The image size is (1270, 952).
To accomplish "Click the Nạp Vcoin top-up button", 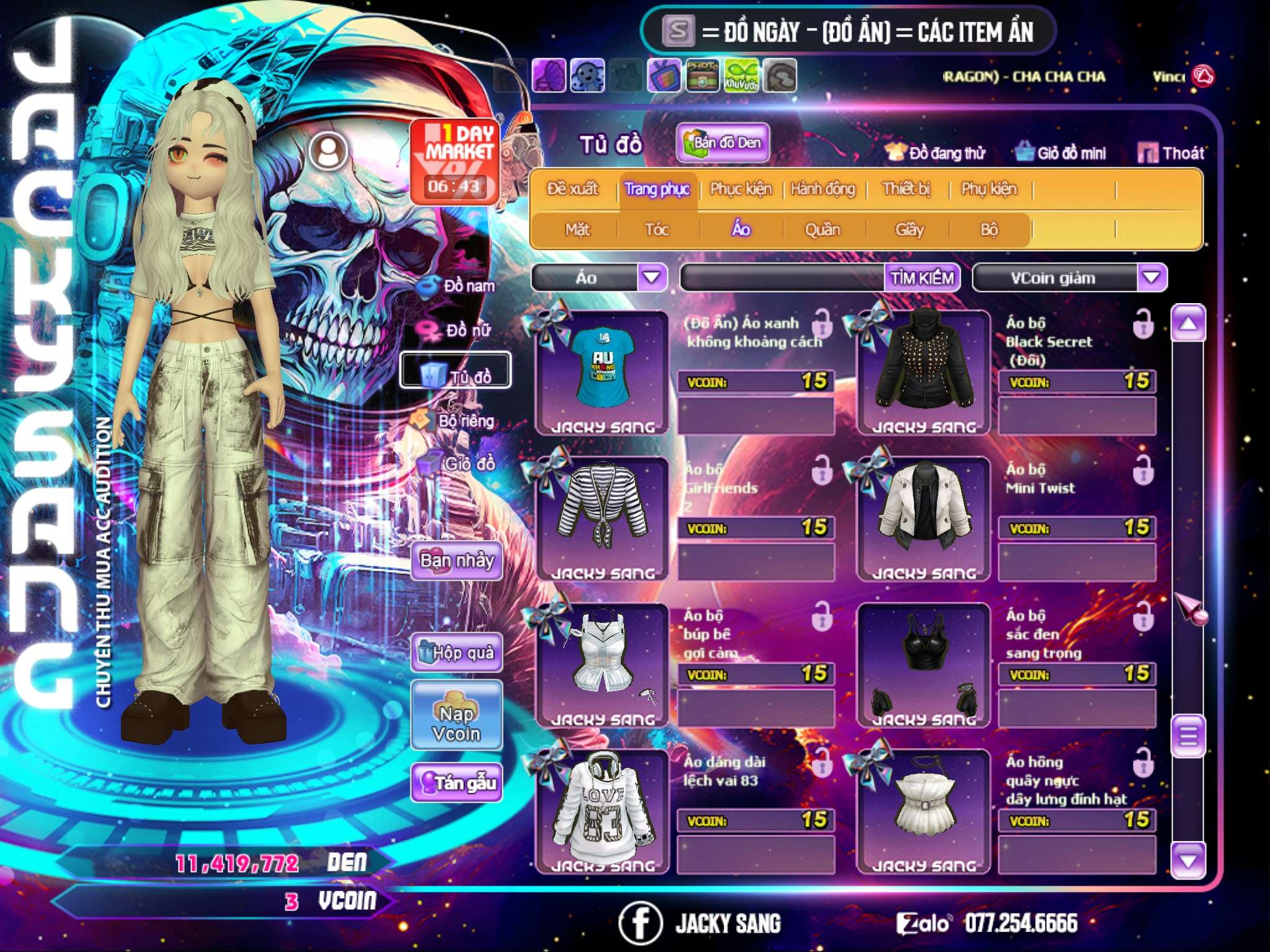I will tap(457, 723).
